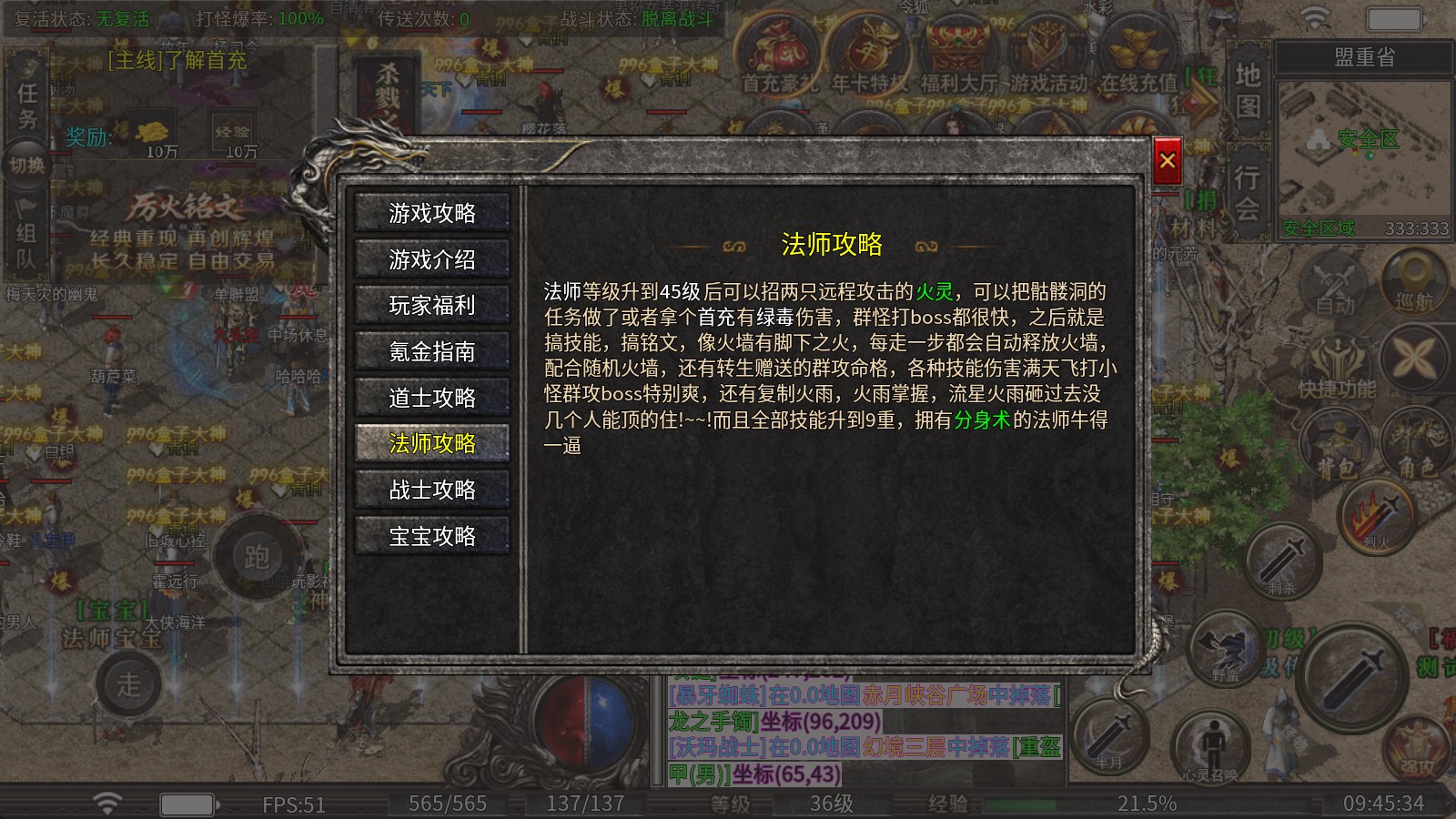
Task: Switch to the 道士攻略 (Taoist Guide) tab
Action: (x=431, y=397)
